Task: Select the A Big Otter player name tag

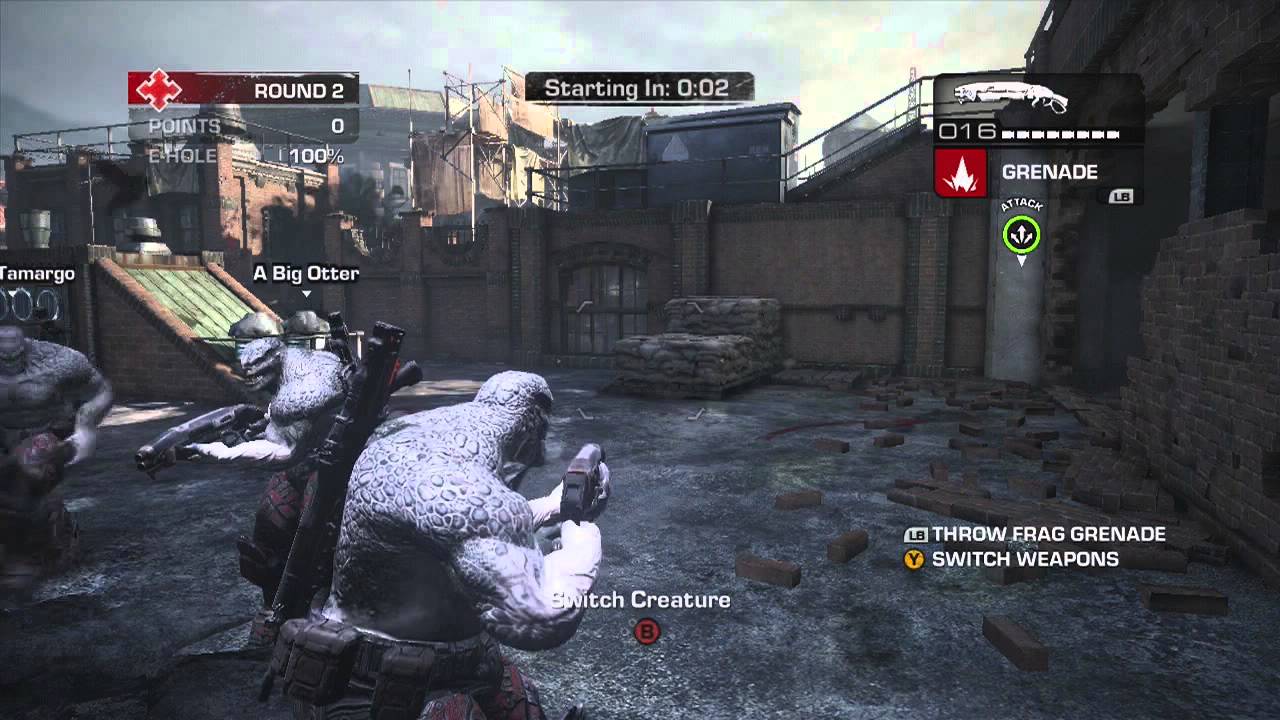Action: [x=305, y=273]
